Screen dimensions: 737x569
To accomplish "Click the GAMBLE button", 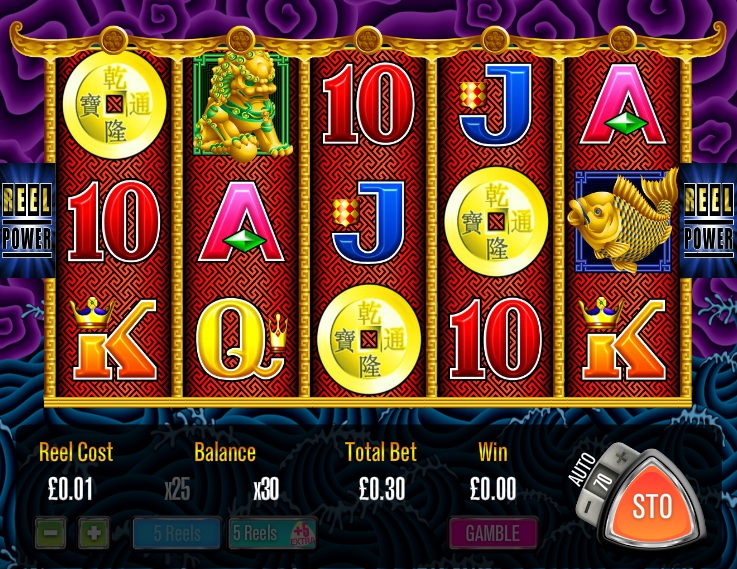I will coord(493,533).
